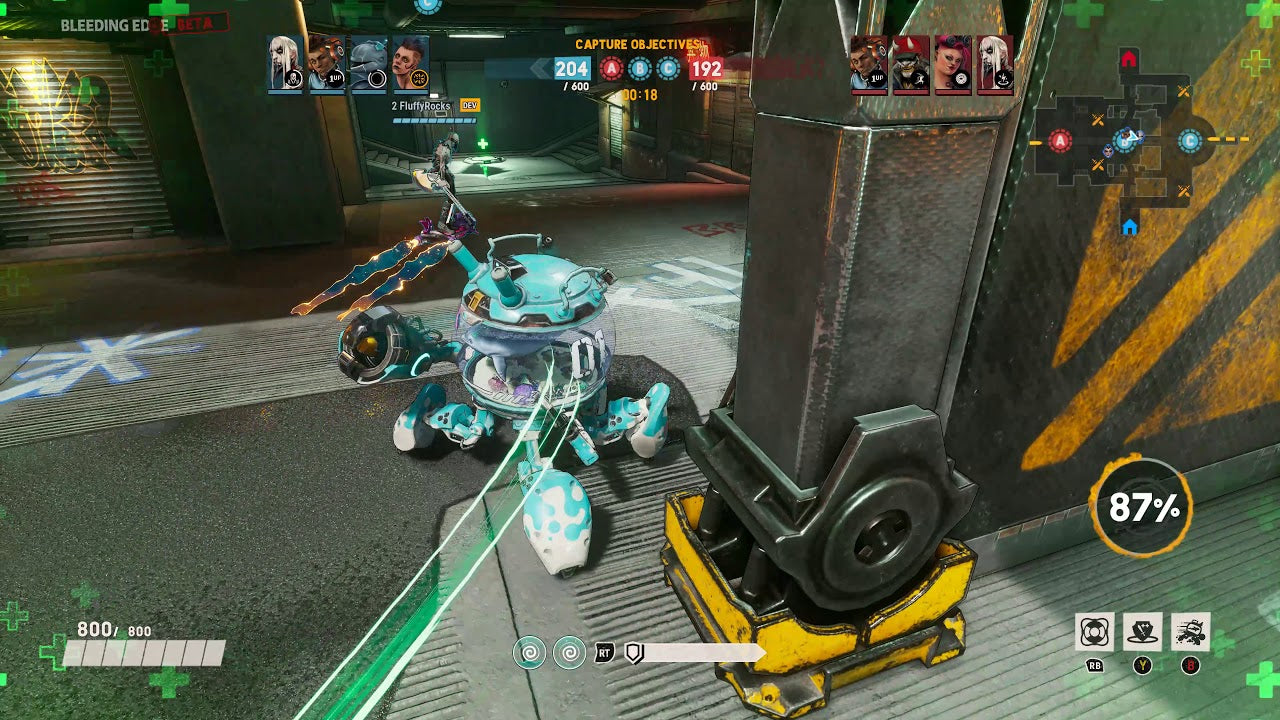
Task: Select blue team's white-haired character portrait
Action: click(286, 64)
